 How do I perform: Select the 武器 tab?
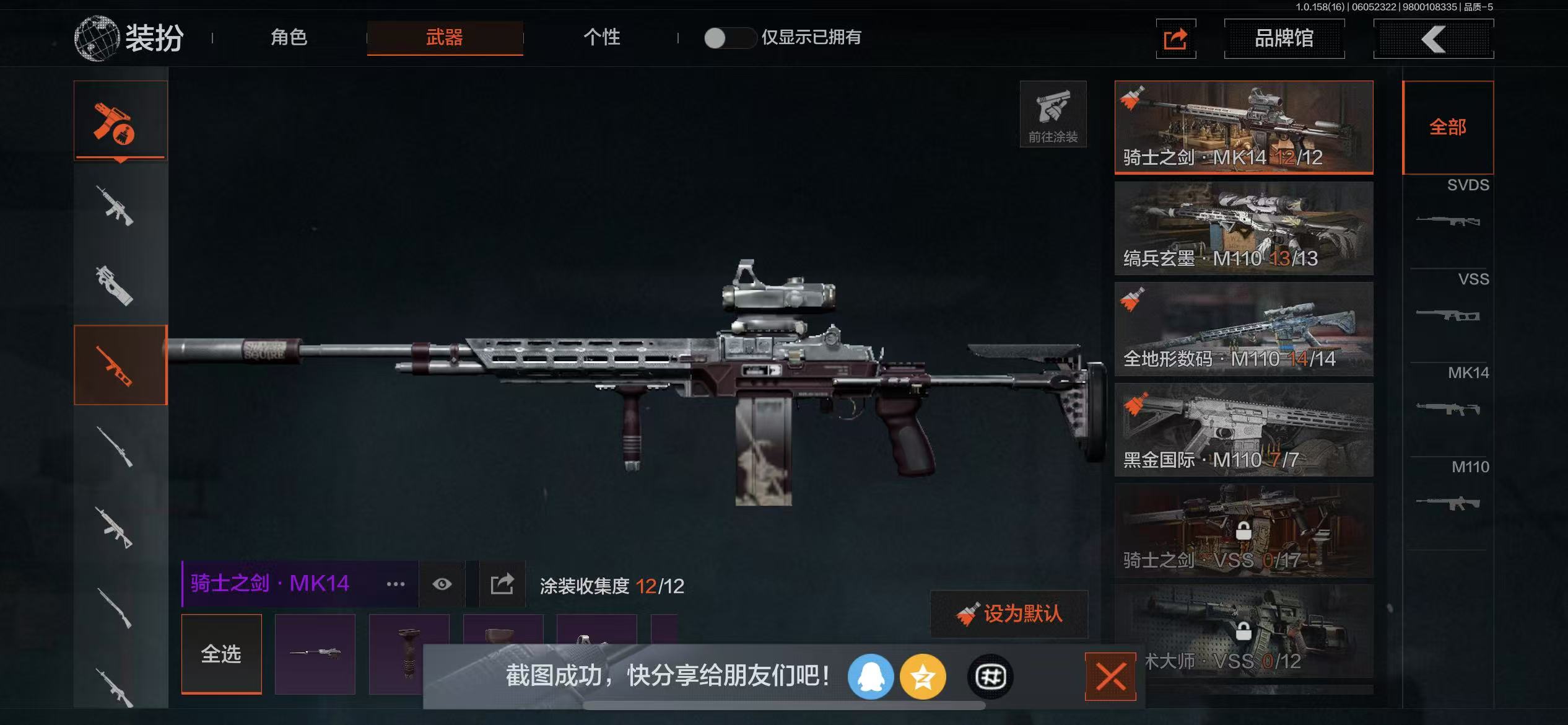[x=444, y=38]
